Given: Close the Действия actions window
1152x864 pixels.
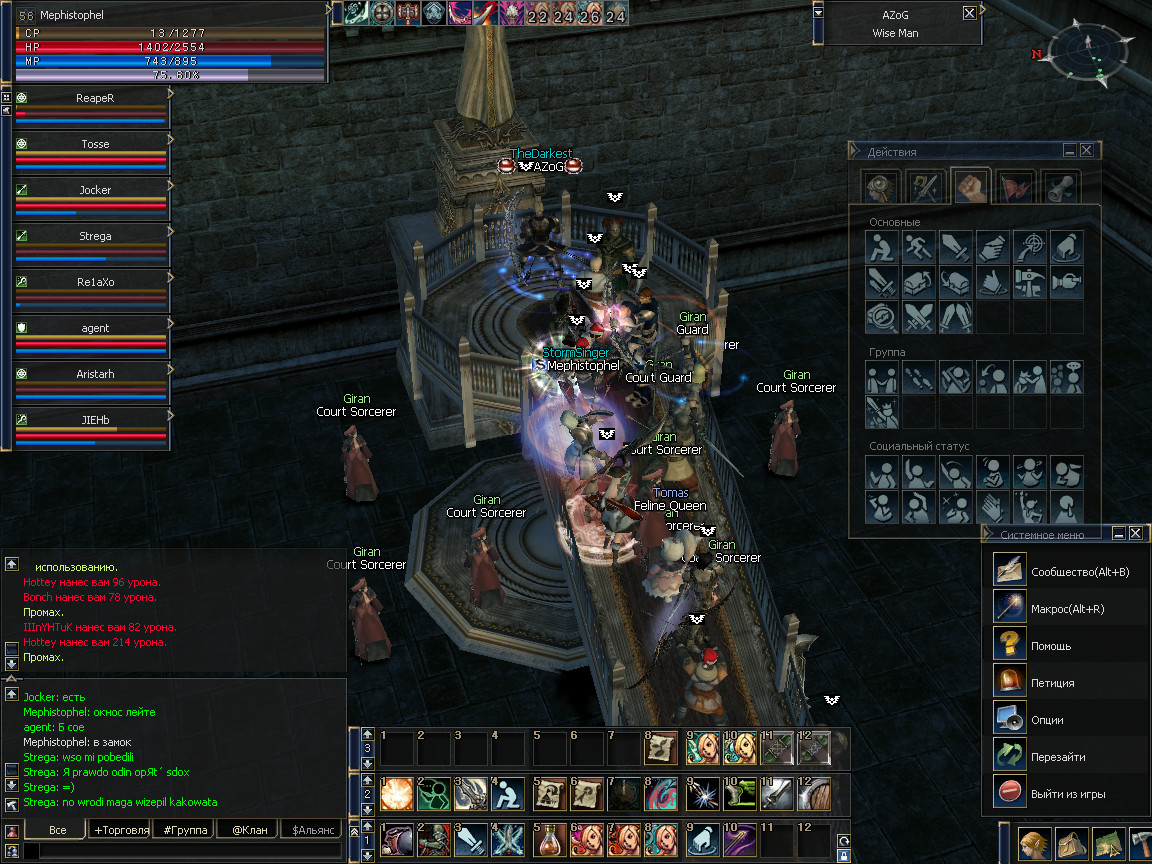Looking at the screenshot, I should pyautogui.click(x=1087, y=150).
